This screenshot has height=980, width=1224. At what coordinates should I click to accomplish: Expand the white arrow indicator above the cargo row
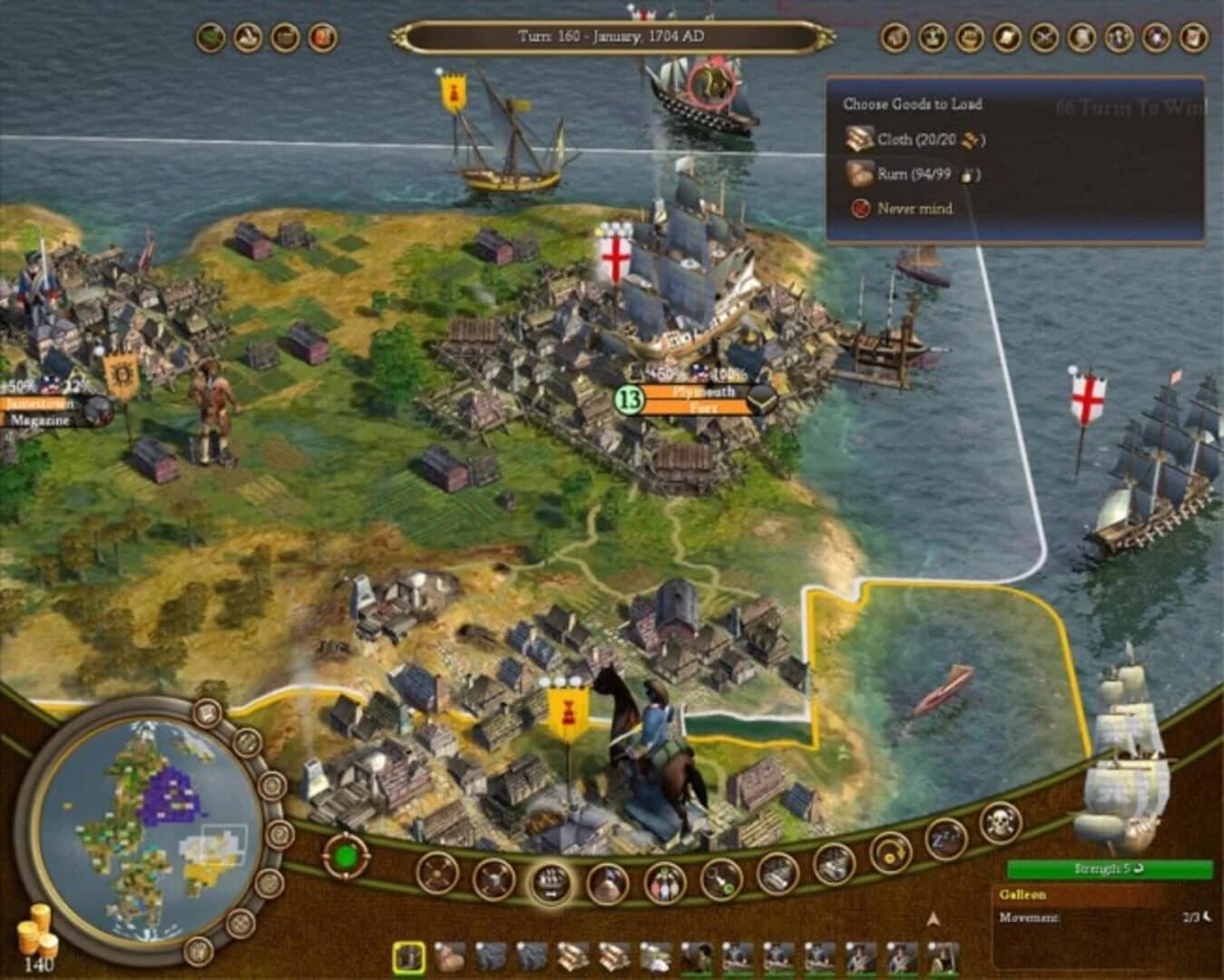[934, 918]
